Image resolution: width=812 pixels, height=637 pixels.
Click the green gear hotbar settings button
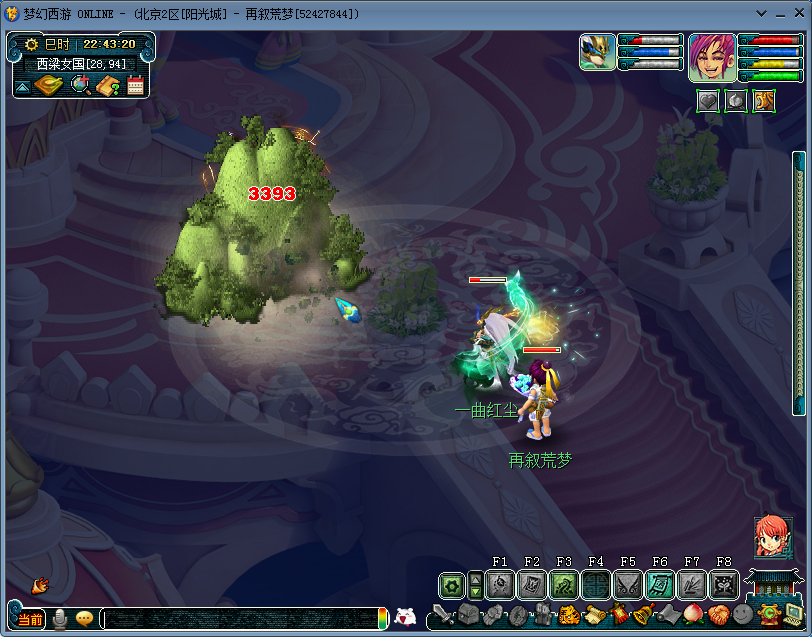[x=452, y=585]
